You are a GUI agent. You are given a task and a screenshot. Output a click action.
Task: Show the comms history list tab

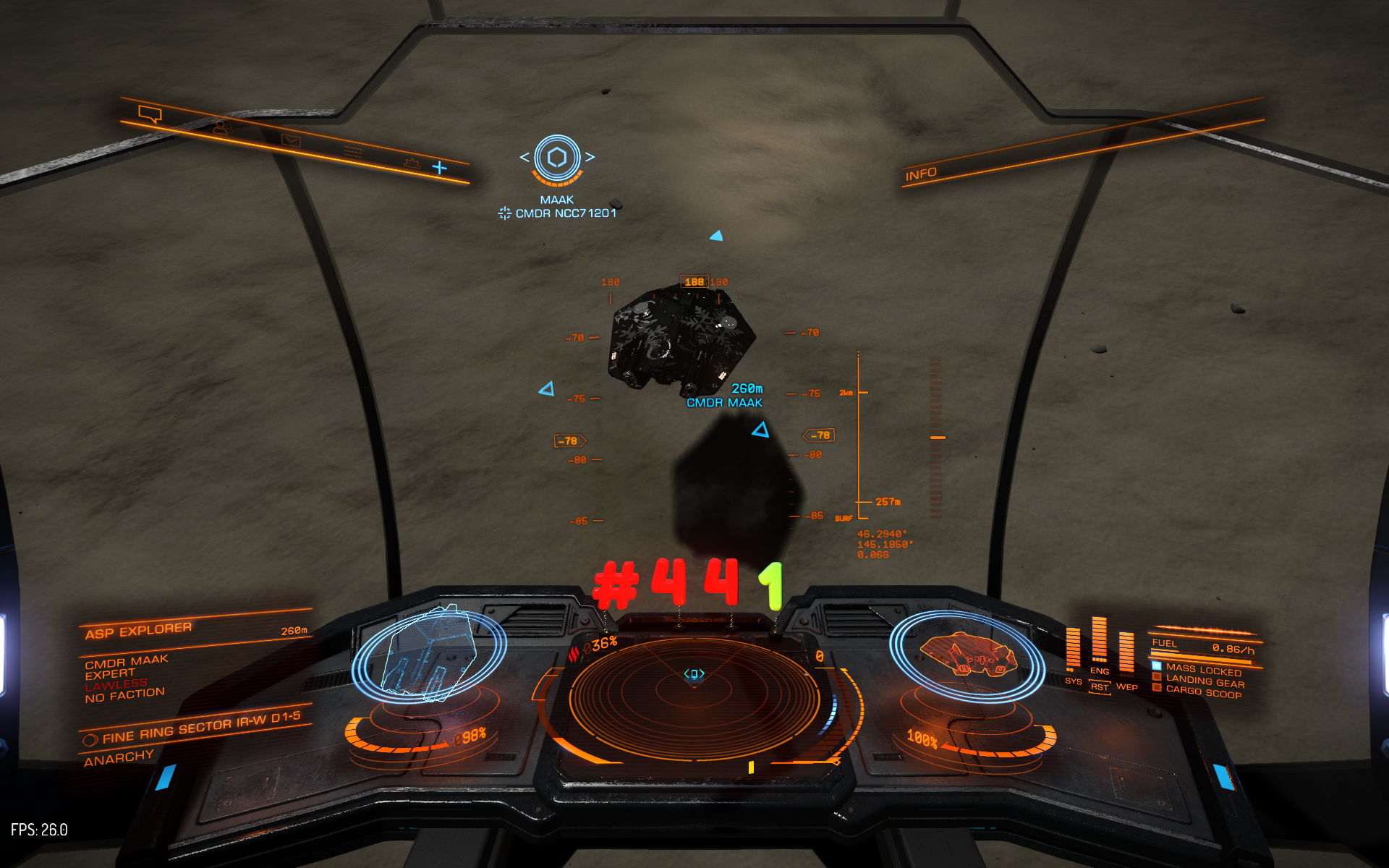pyautogui.click(x=353, y=151)
